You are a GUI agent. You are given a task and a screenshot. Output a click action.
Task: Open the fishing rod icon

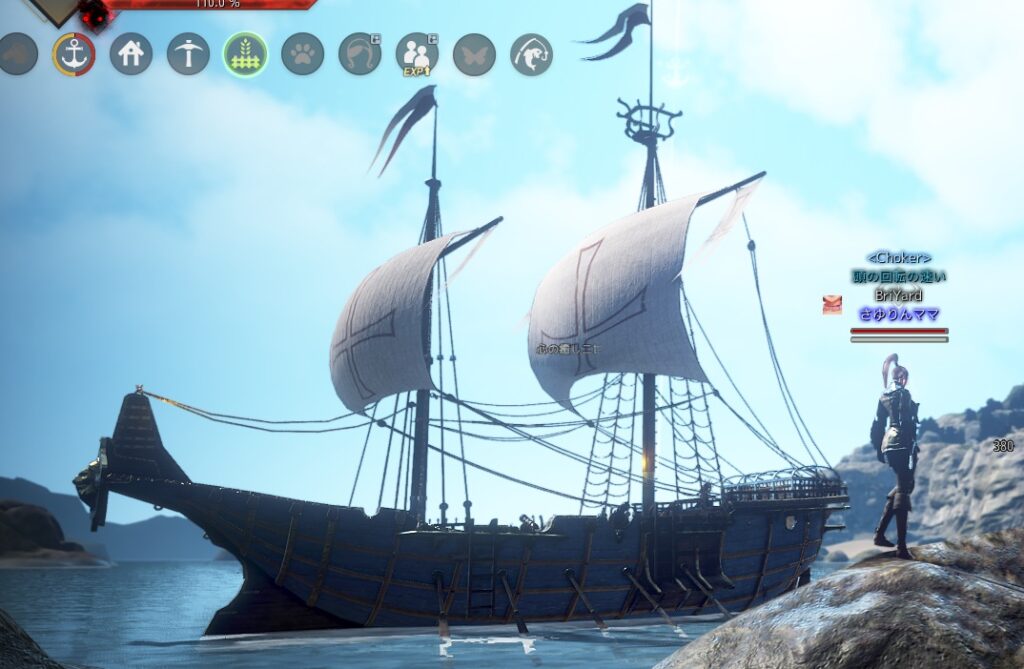[531, 54]
